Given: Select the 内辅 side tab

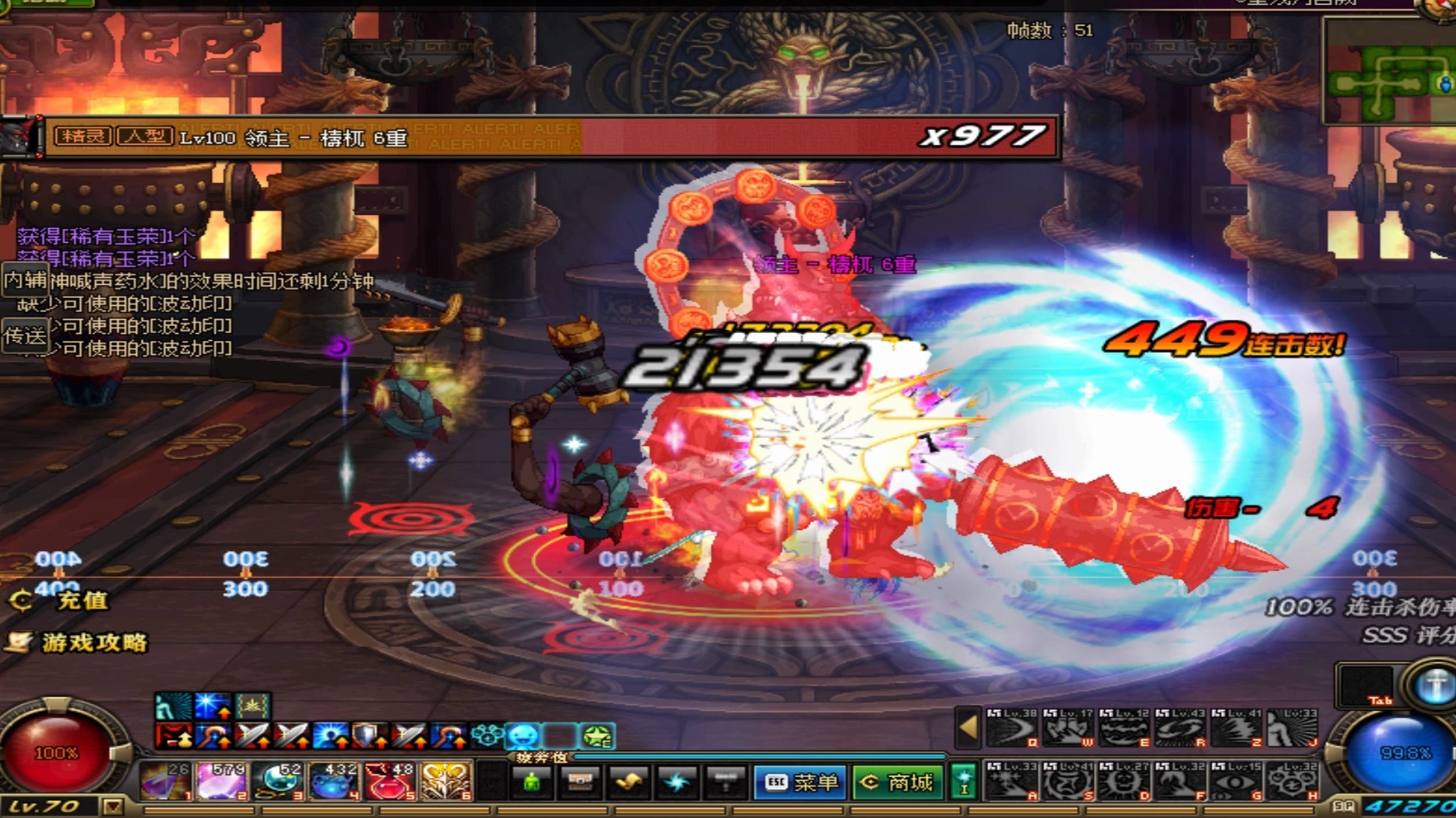Looking at the screenshot, I should click(25, 280).
